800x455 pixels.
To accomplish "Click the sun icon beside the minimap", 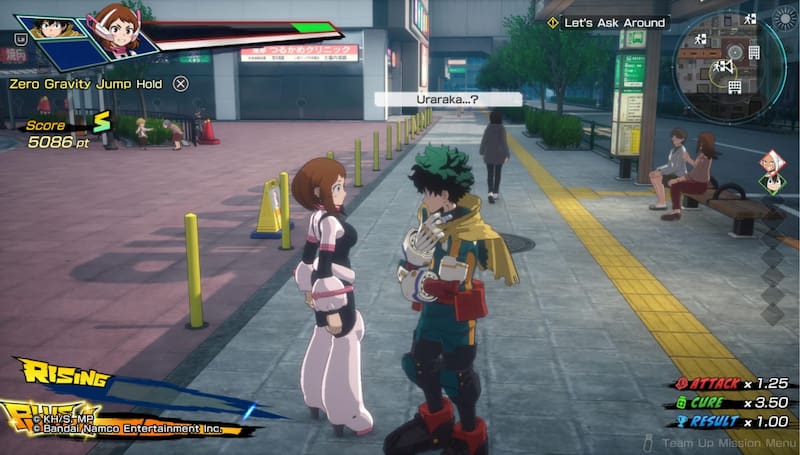I will pyautogui.click(x=784, y=19).
